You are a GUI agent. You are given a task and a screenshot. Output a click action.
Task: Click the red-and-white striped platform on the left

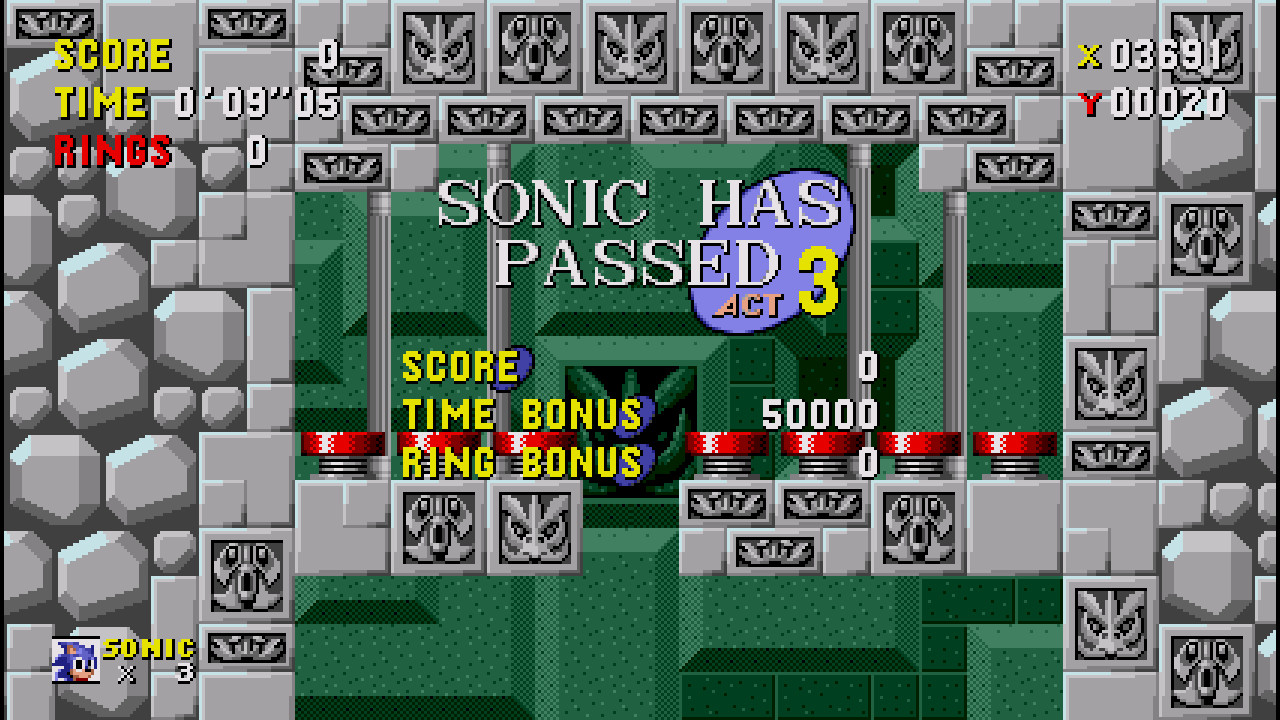click(x=344, y=440)
